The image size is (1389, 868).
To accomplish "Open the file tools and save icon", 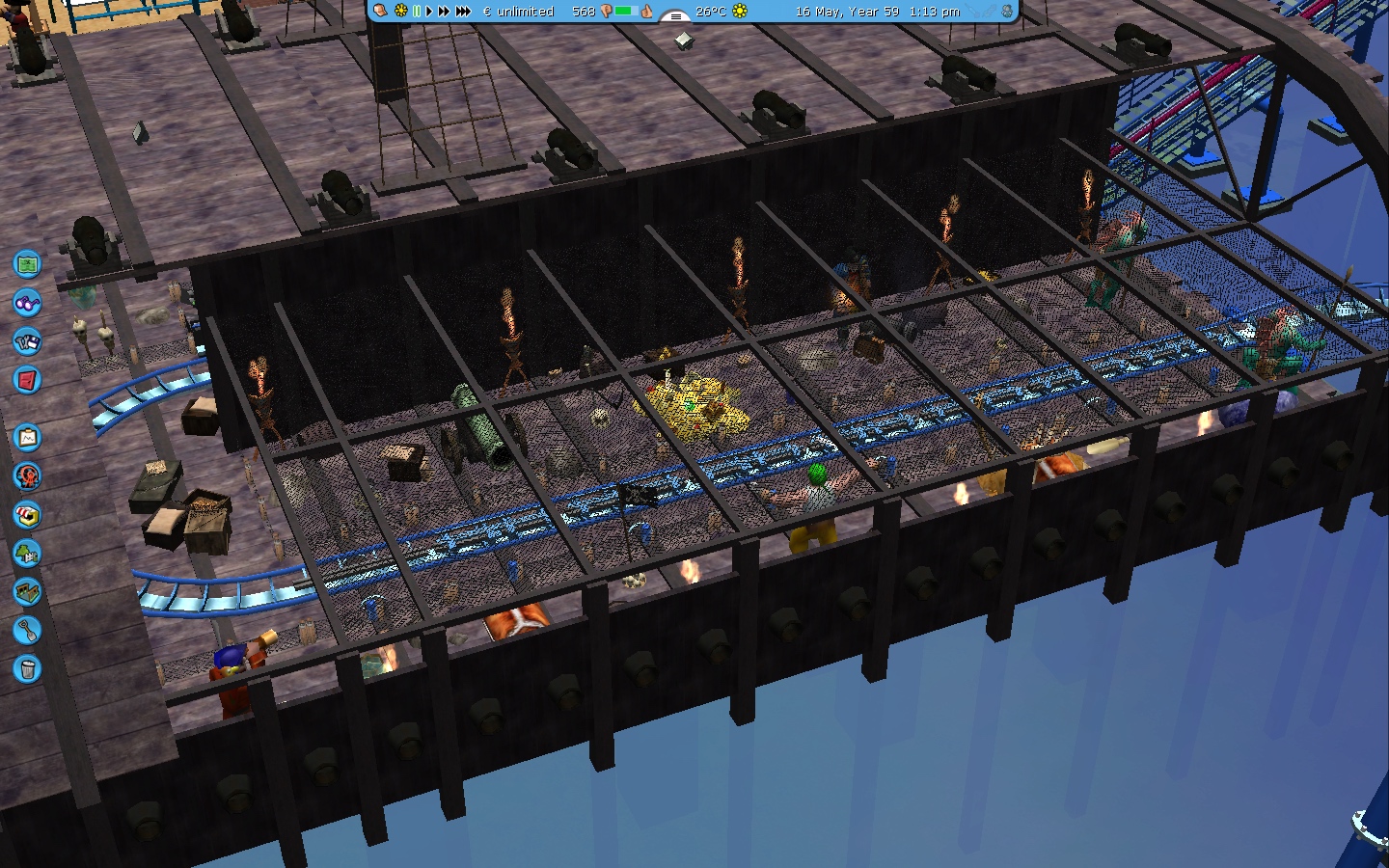I will (x=27, y=340).
